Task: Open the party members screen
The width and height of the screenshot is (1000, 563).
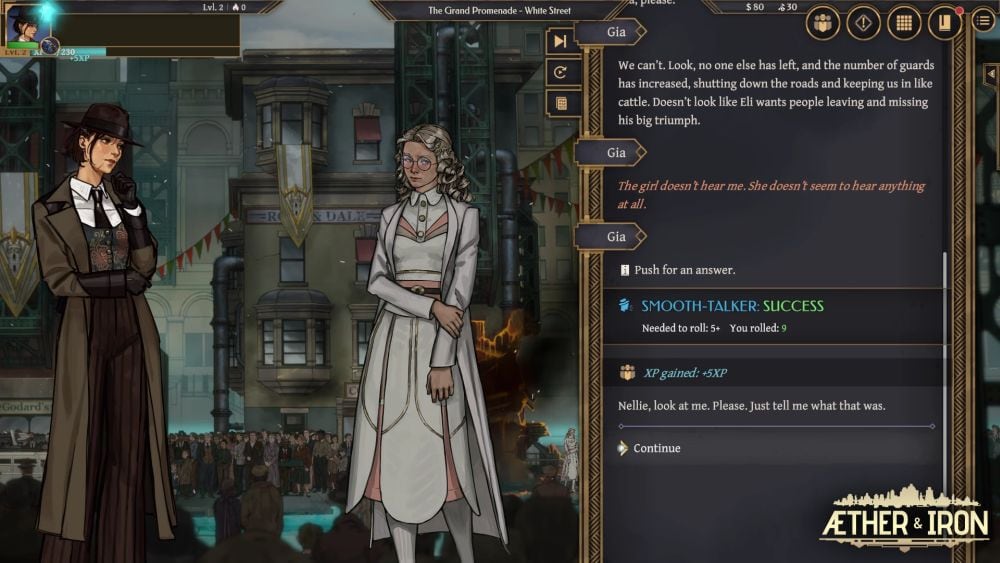Action: [822, 22]
